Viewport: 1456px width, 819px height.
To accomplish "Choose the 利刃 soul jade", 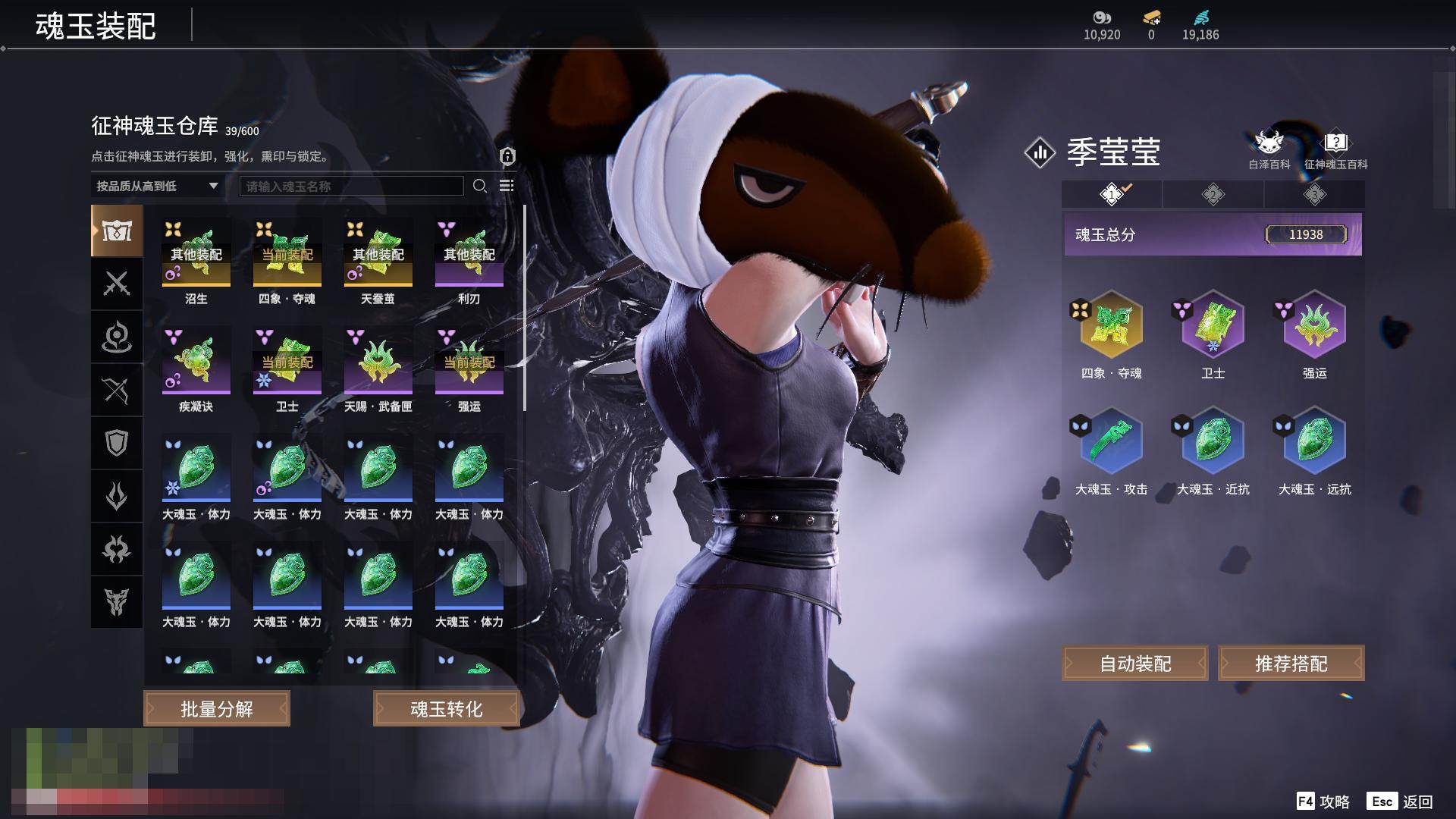I will click(x=469, y=254).
